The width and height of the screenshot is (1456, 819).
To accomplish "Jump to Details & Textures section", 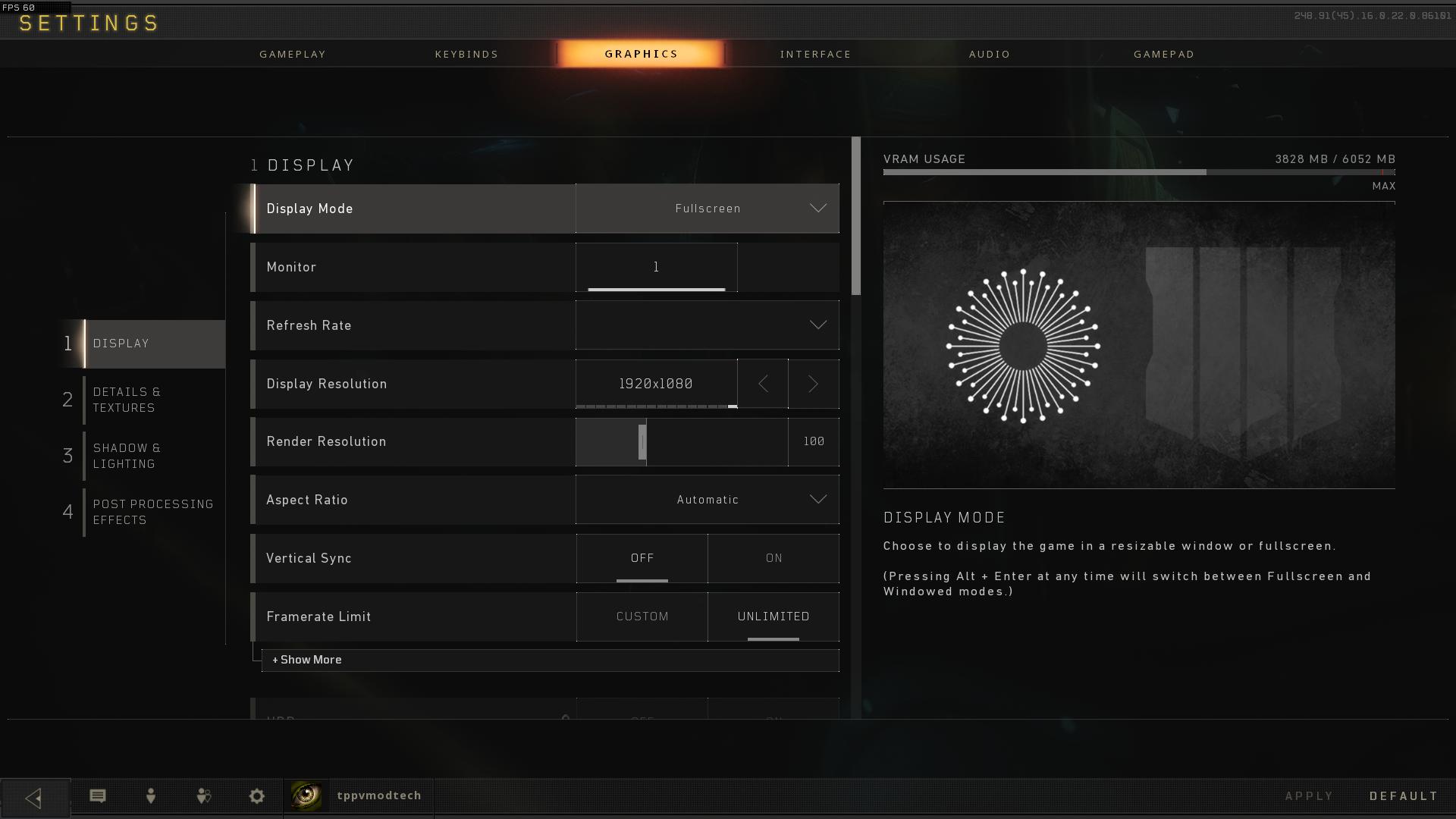I will pyautogui.click(x=127, y=400).
